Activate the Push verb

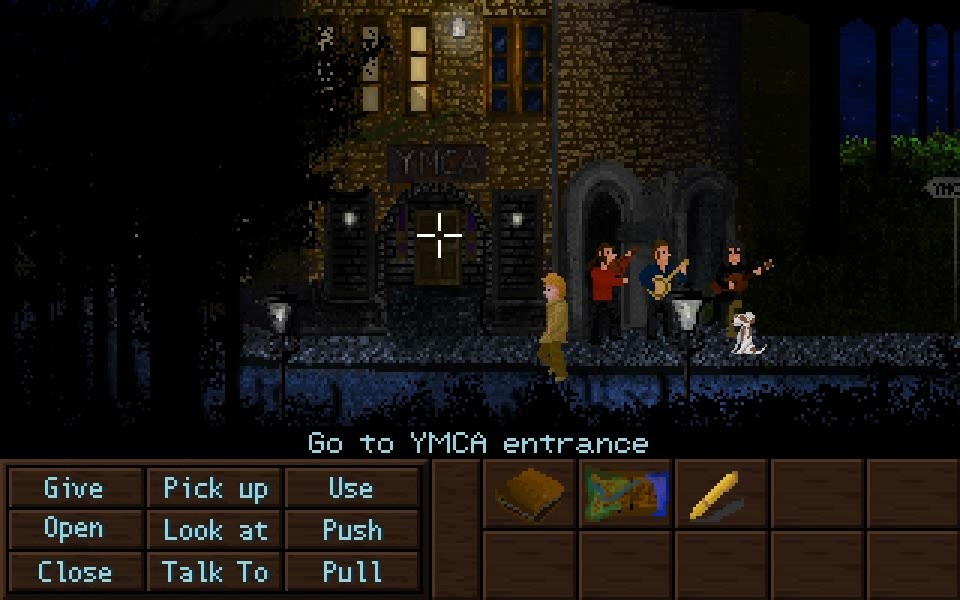tap(351, 530)
